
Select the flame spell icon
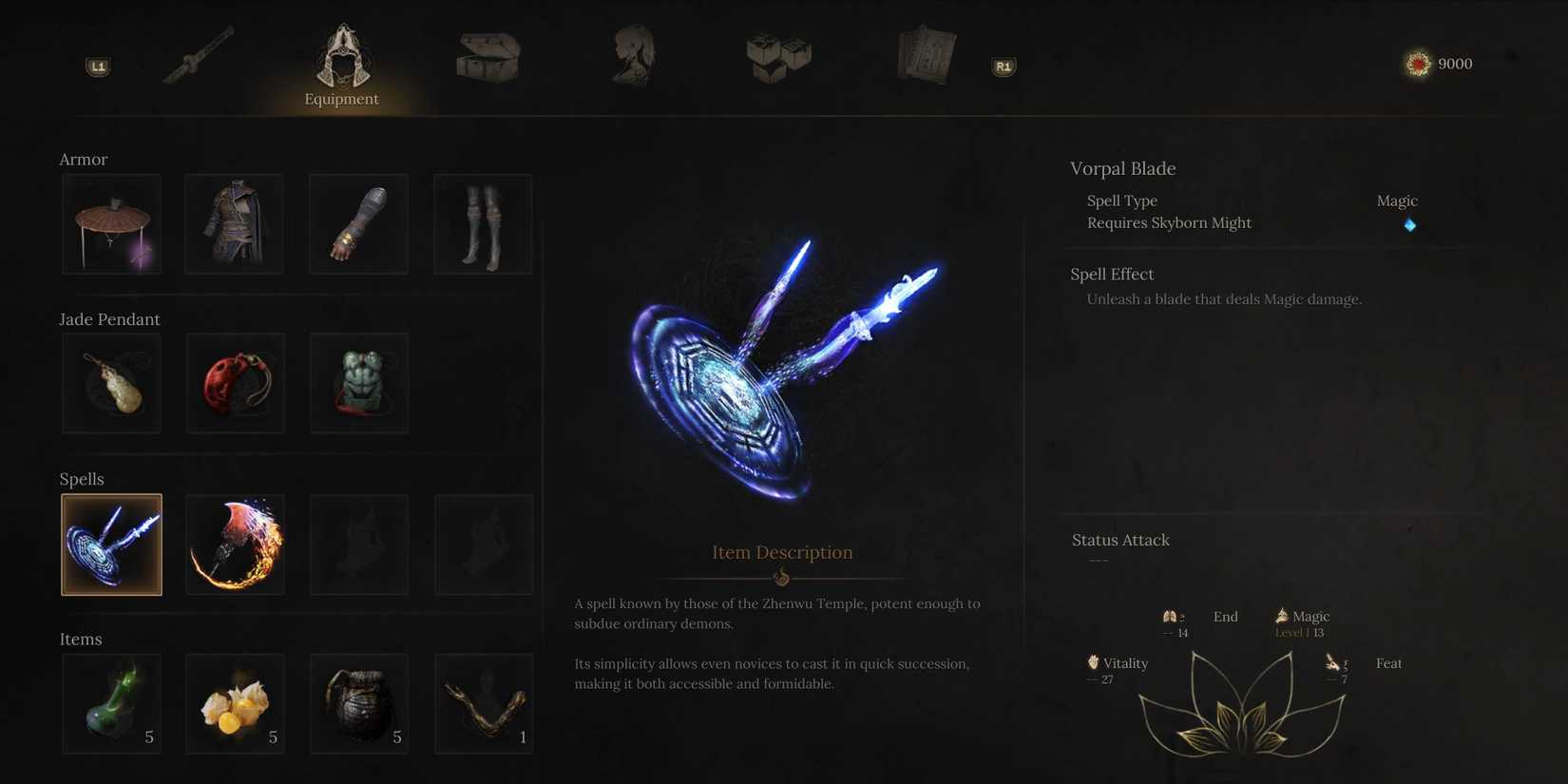point(234,544)
